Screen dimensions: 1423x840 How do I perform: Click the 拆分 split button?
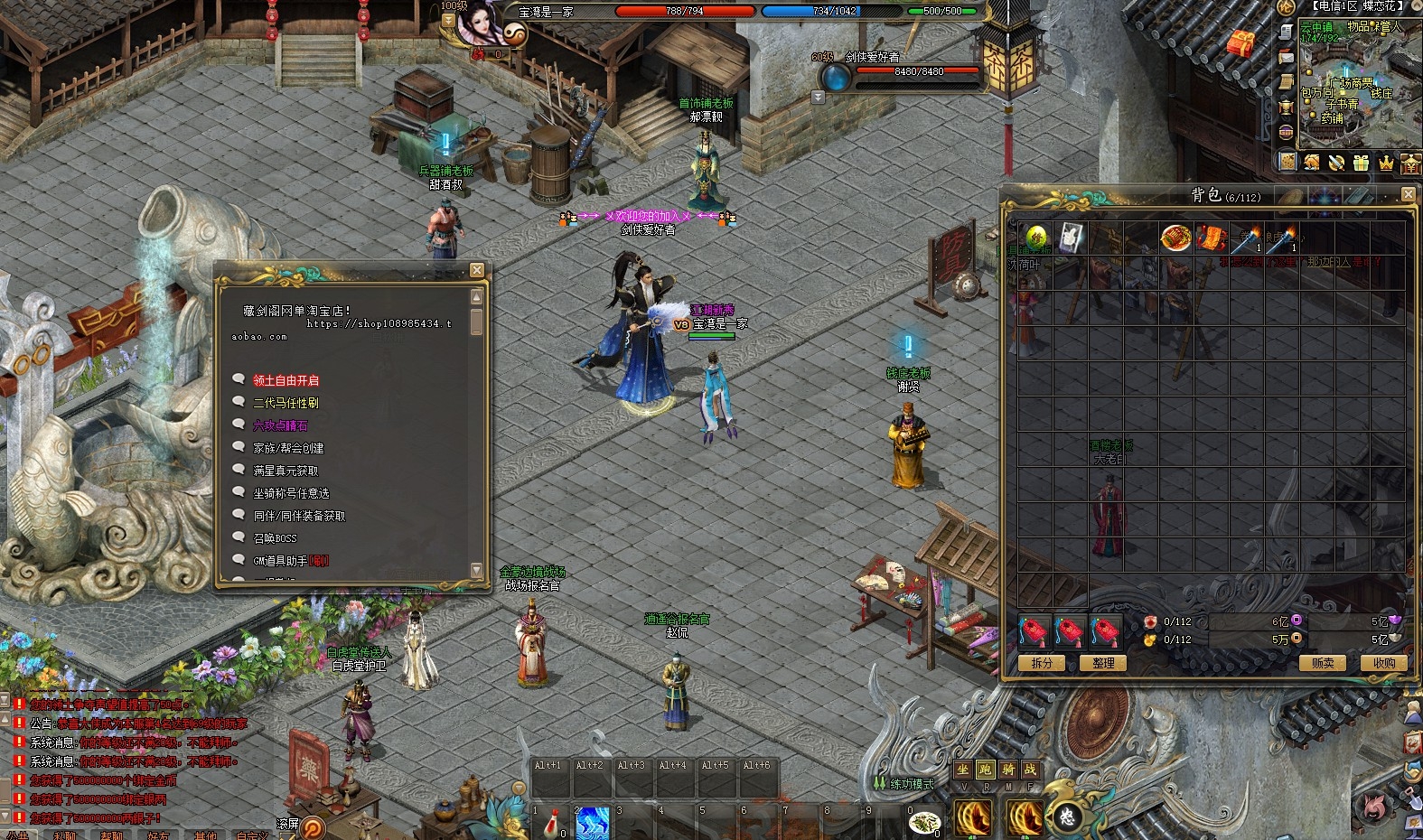click(1042, 663)
